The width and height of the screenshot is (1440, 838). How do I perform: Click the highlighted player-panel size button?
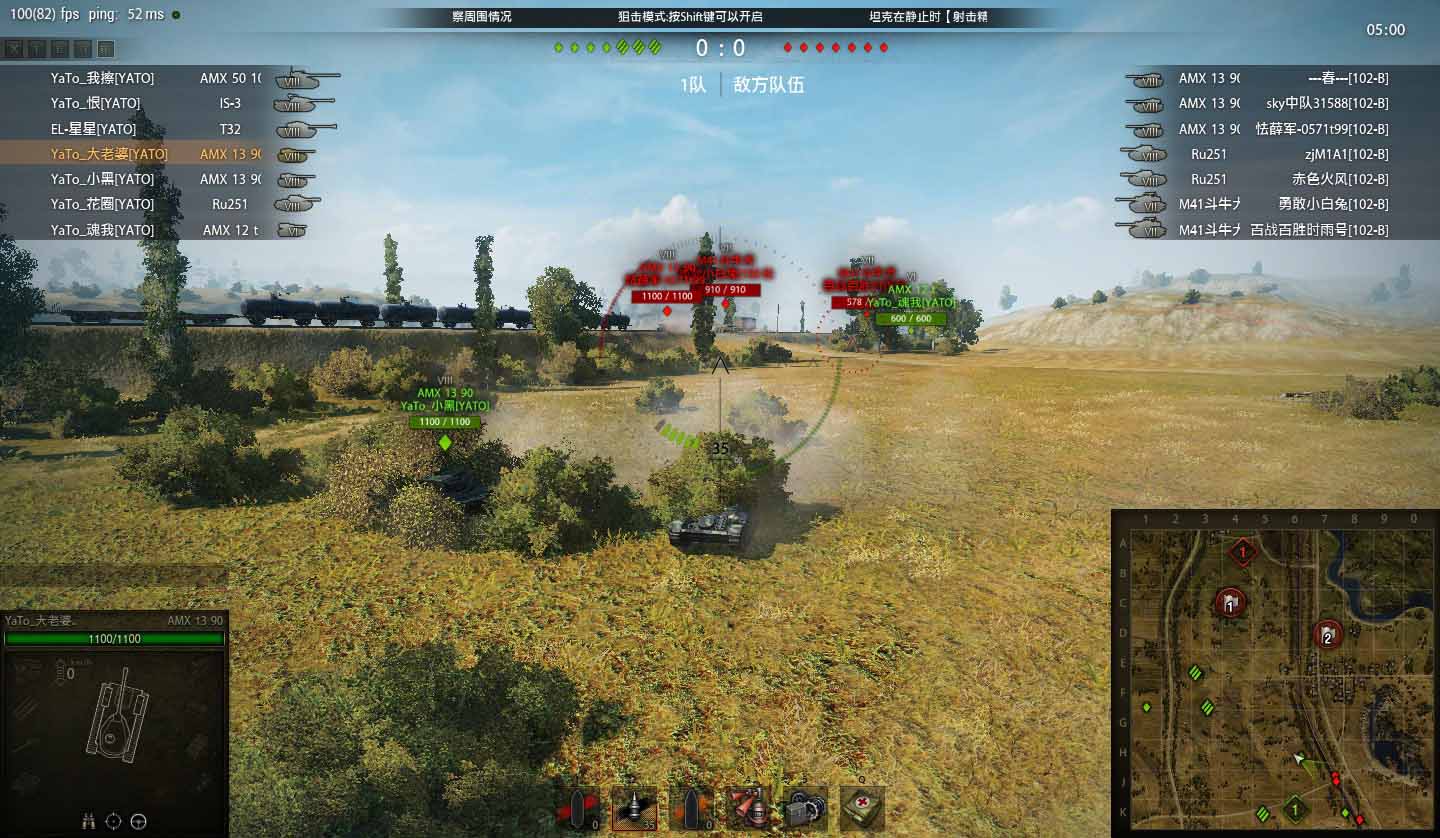(x=106, y=49)
